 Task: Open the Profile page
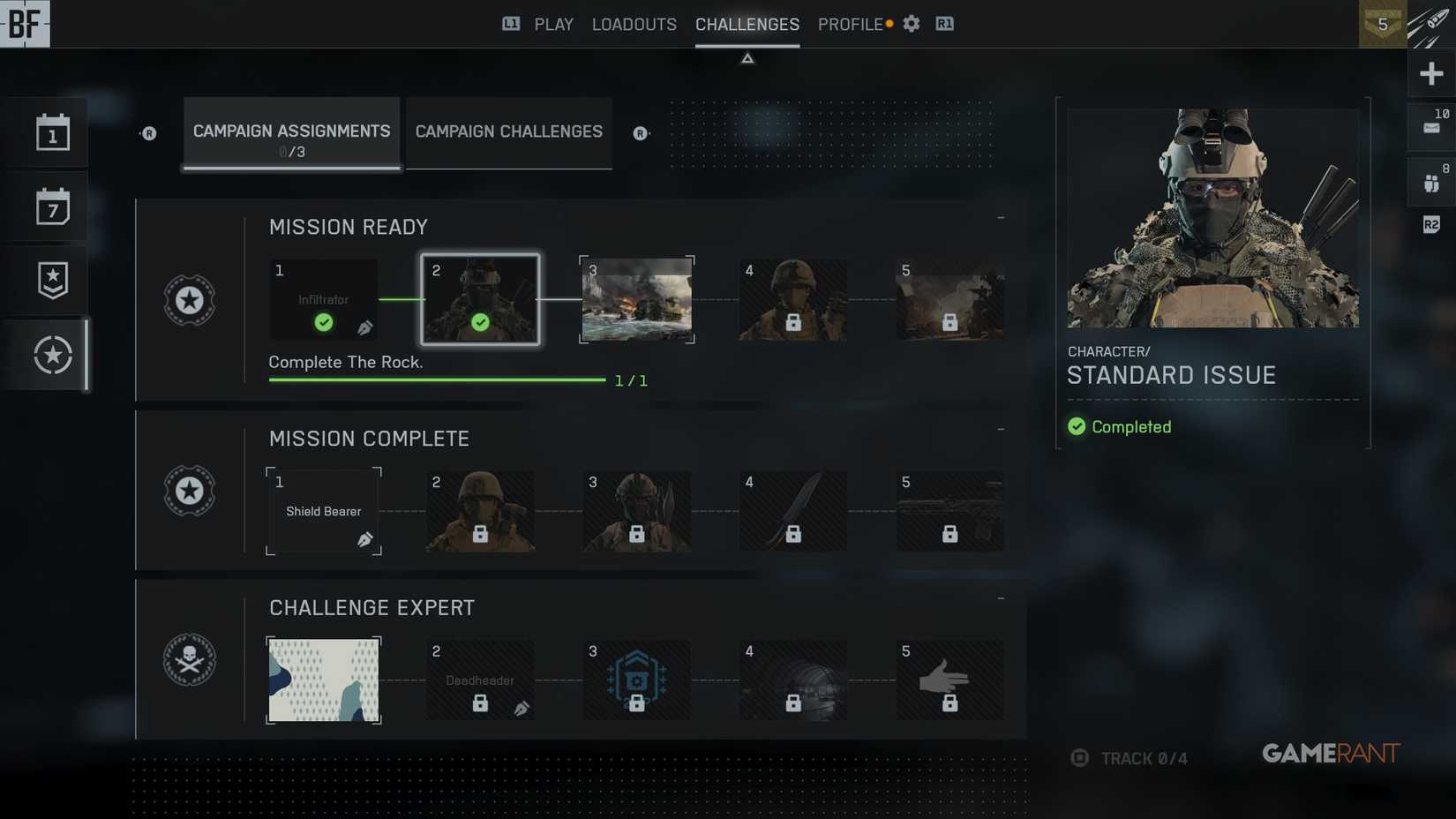[x=849, y=24]
